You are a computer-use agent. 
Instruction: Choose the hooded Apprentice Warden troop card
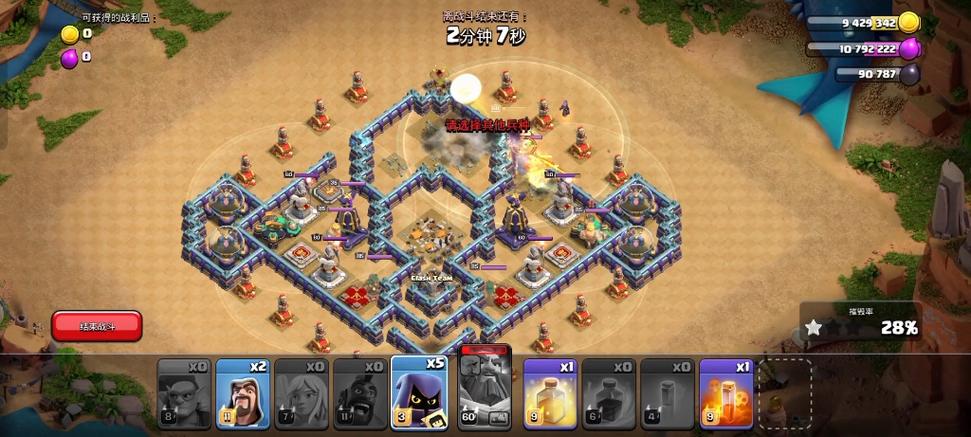coord(419,393)
